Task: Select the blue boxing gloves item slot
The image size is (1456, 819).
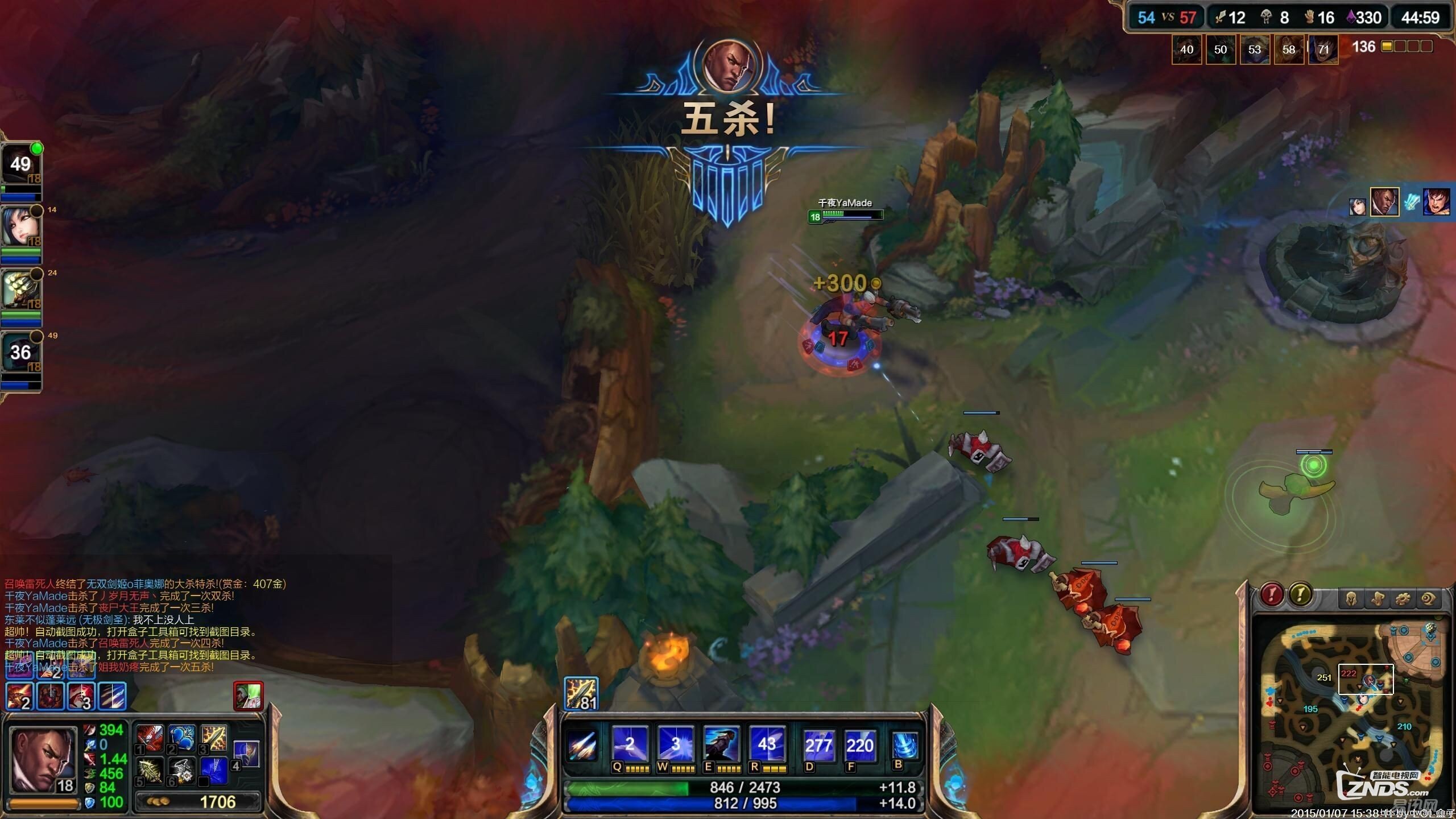Action: click(x=182, y=738)
